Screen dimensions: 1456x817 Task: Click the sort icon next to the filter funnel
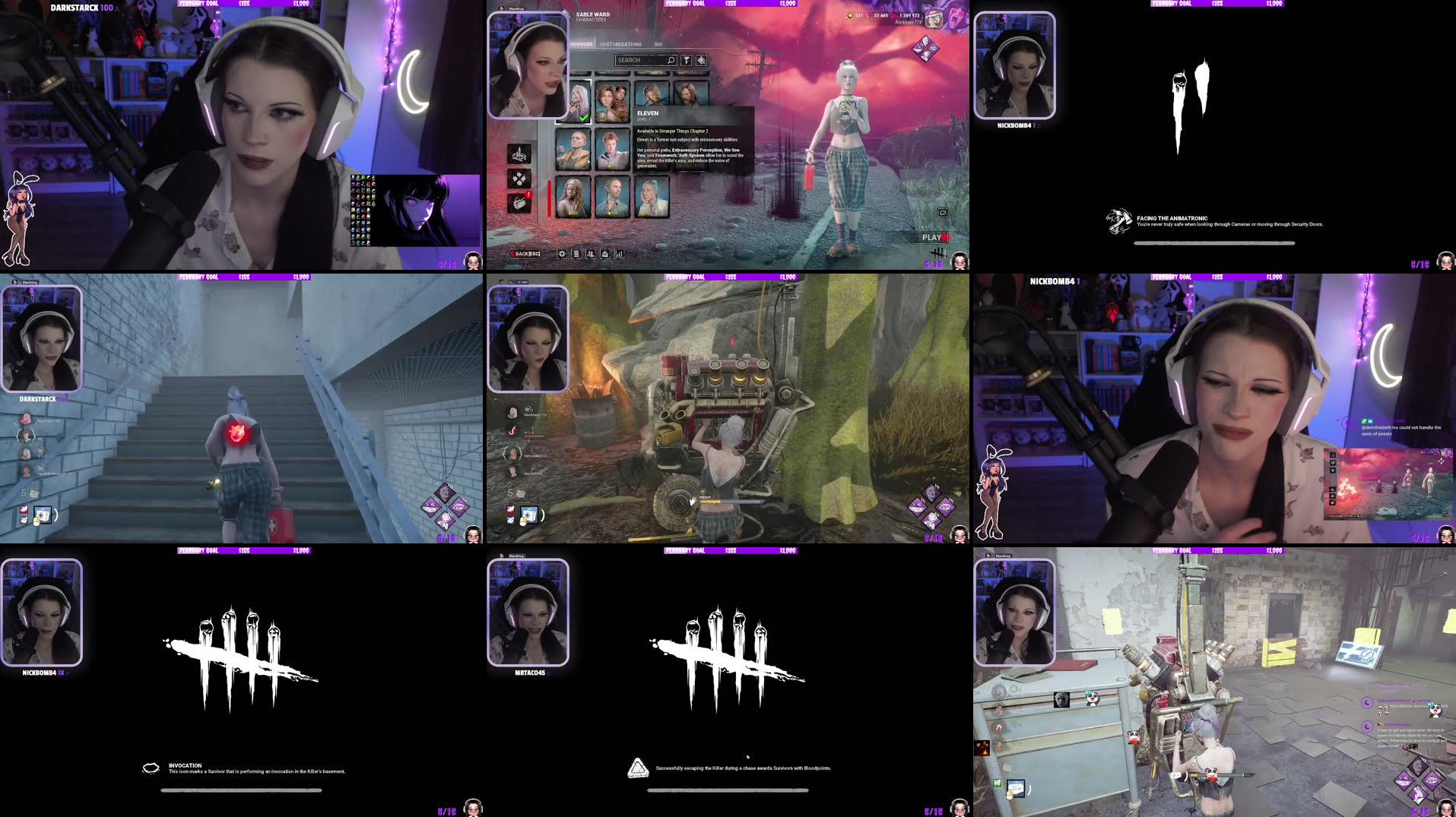[x=702, y=61]
